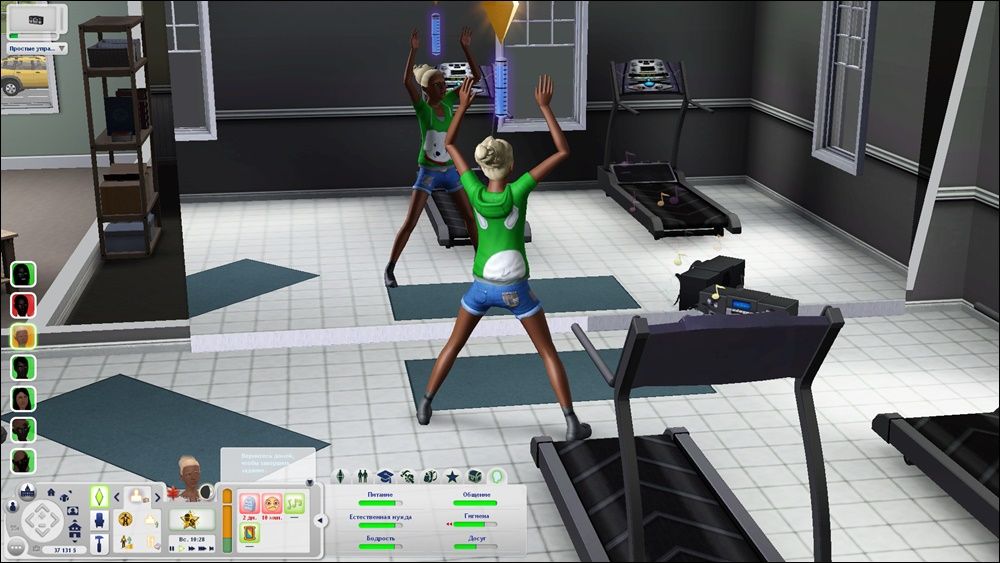Enter Build Mode with hammer button
This screenshot has height=563, width=1000.
tap(100, 543)
